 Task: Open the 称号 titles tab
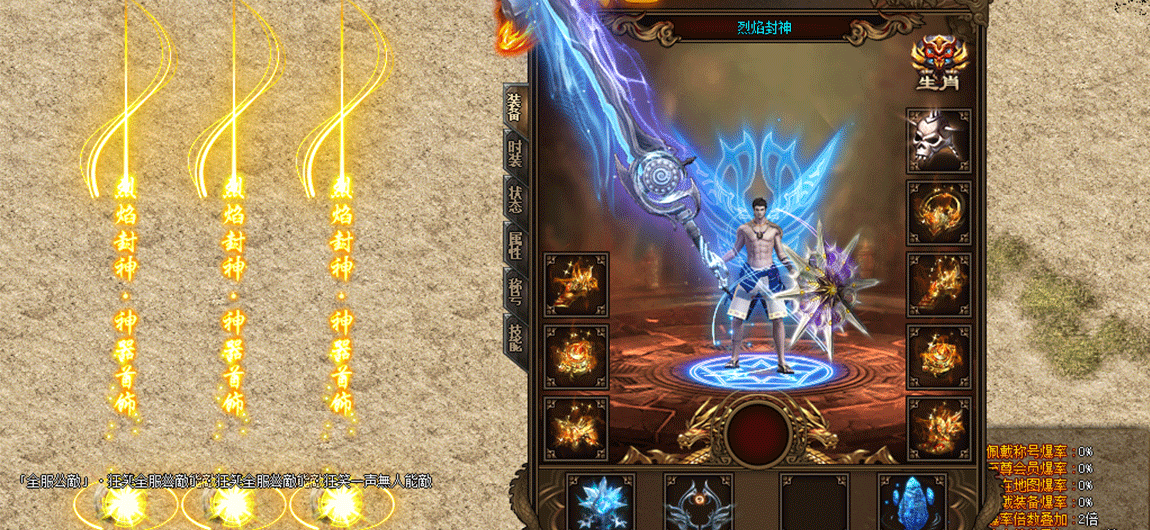coord(514,291)
